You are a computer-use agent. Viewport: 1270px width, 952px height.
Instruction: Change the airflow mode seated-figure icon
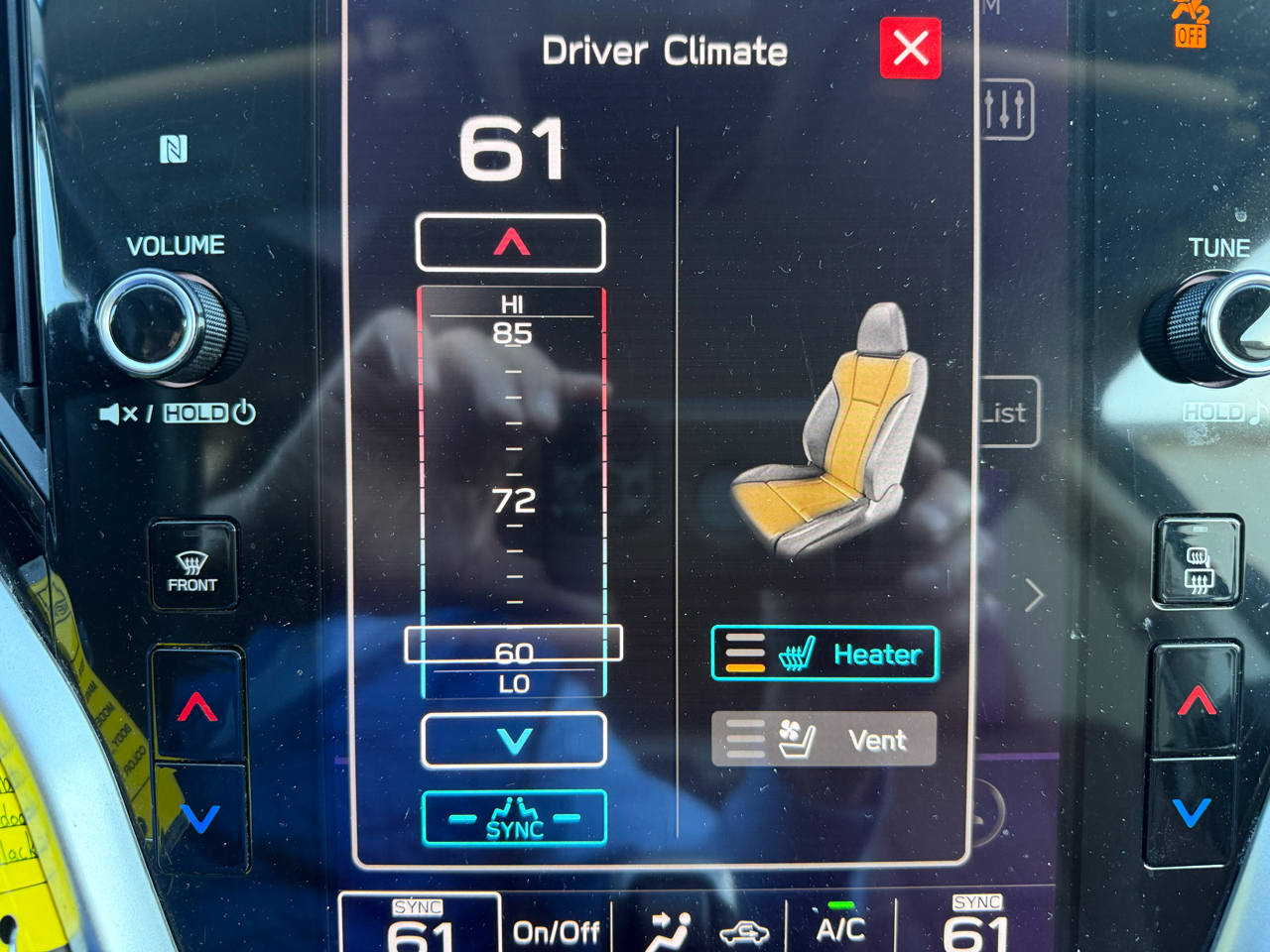click(x=669, y=932)
